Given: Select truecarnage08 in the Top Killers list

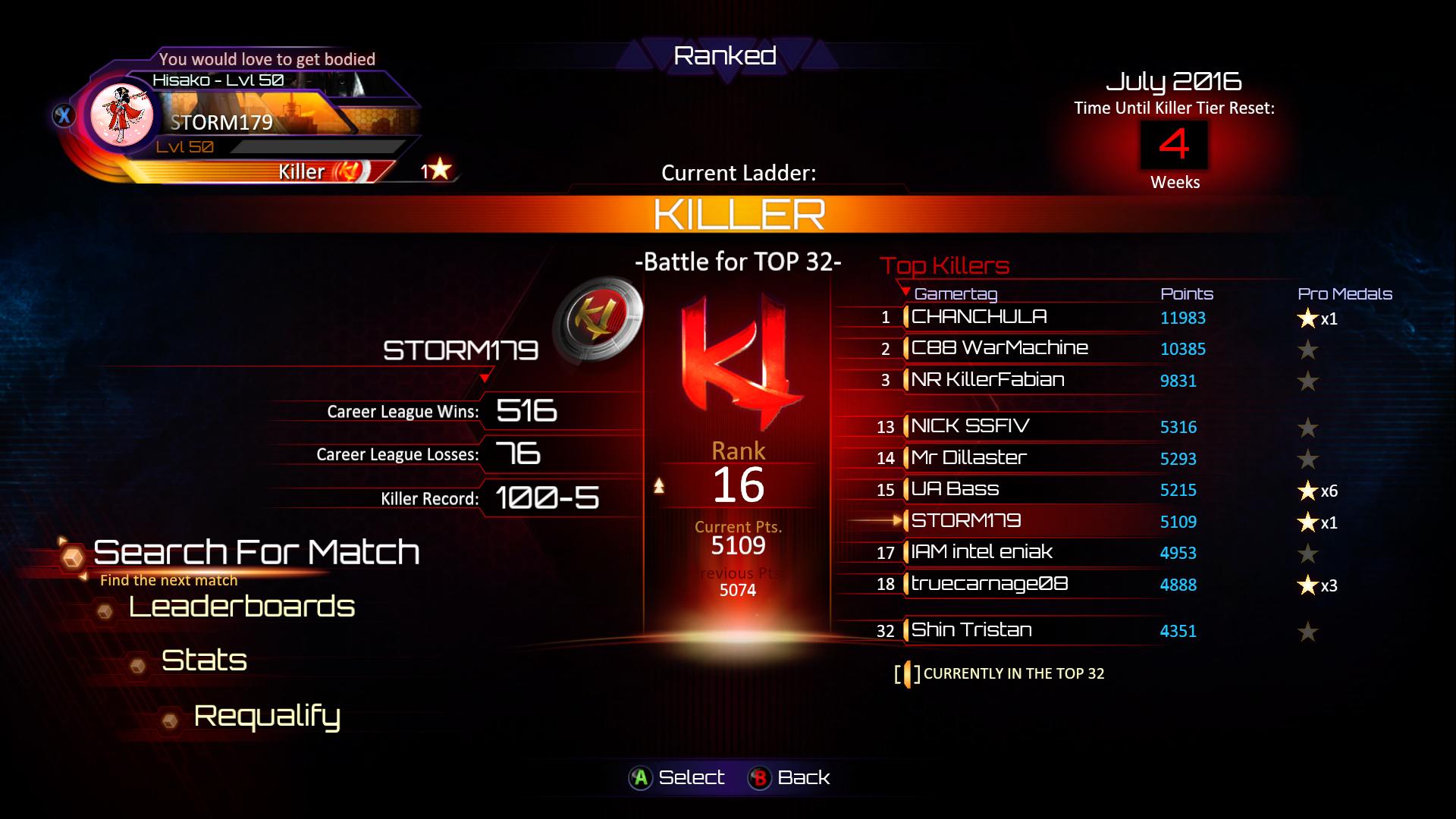Looking at the screenshot, I should pyautogui.click(x=989, y=584).
